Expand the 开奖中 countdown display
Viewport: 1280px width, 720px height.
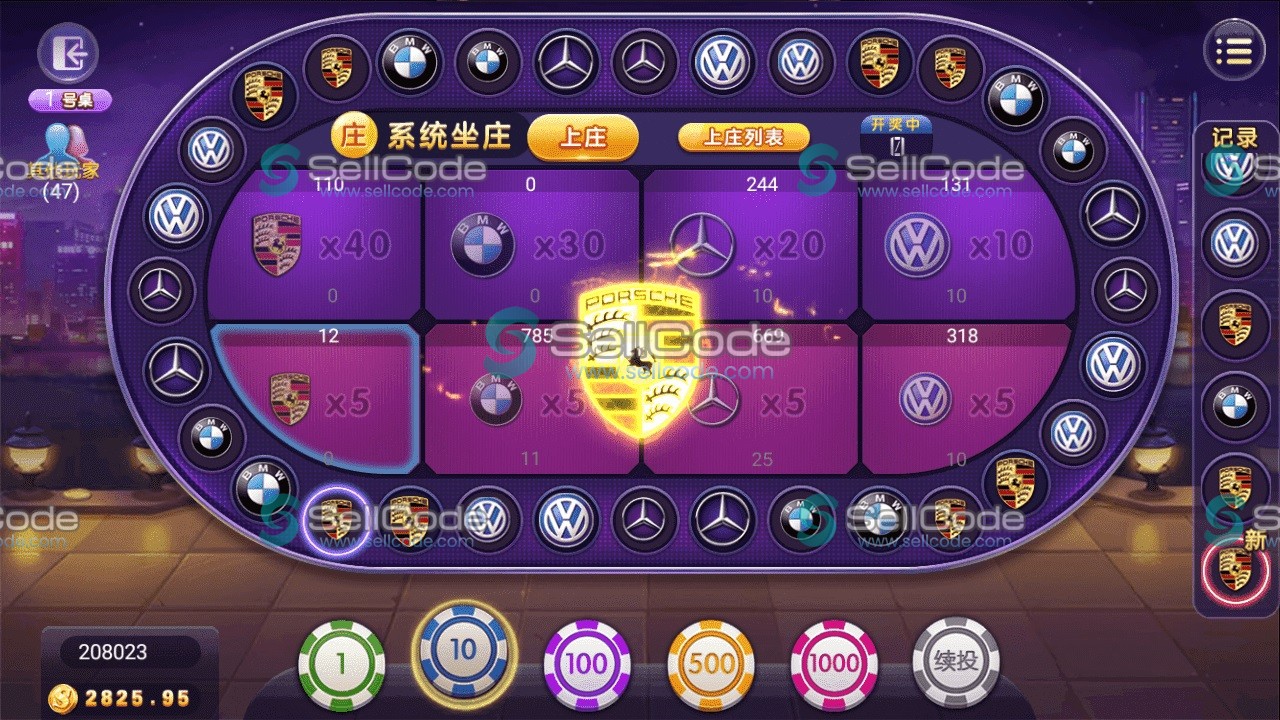click(897, 135)
